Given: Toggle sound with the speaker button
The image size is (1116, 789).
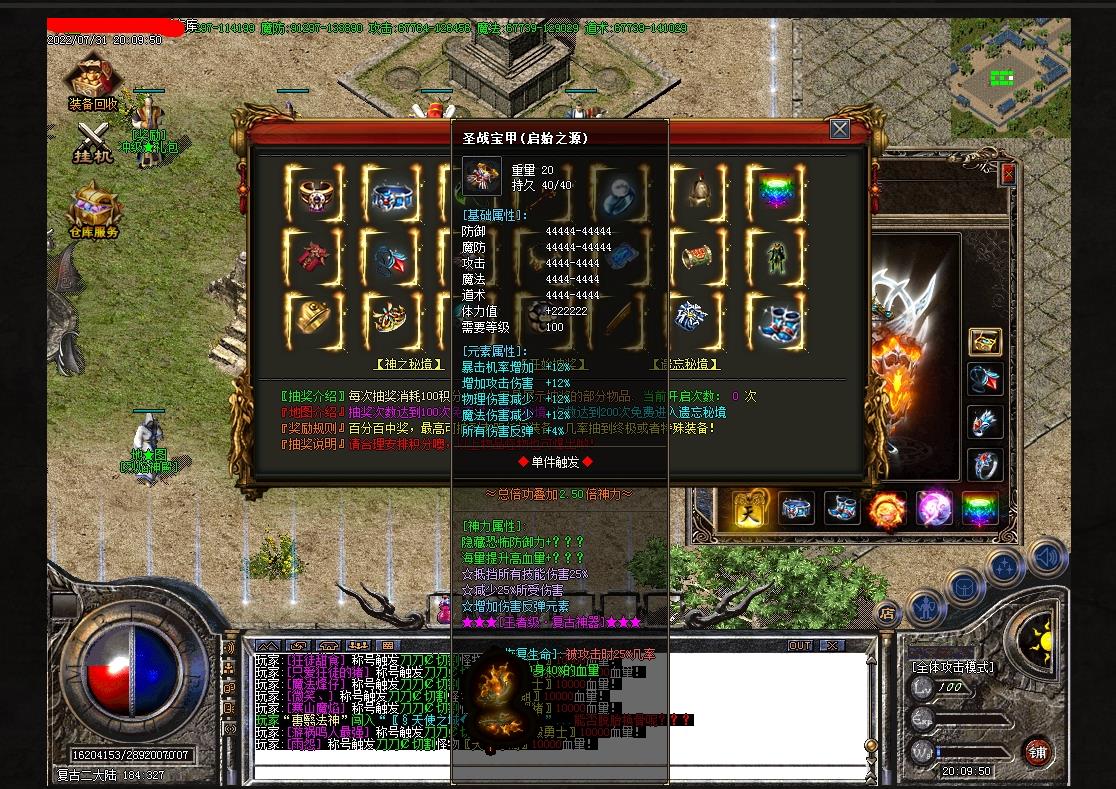Looking at the screenshot, I should coord(1046,556).
